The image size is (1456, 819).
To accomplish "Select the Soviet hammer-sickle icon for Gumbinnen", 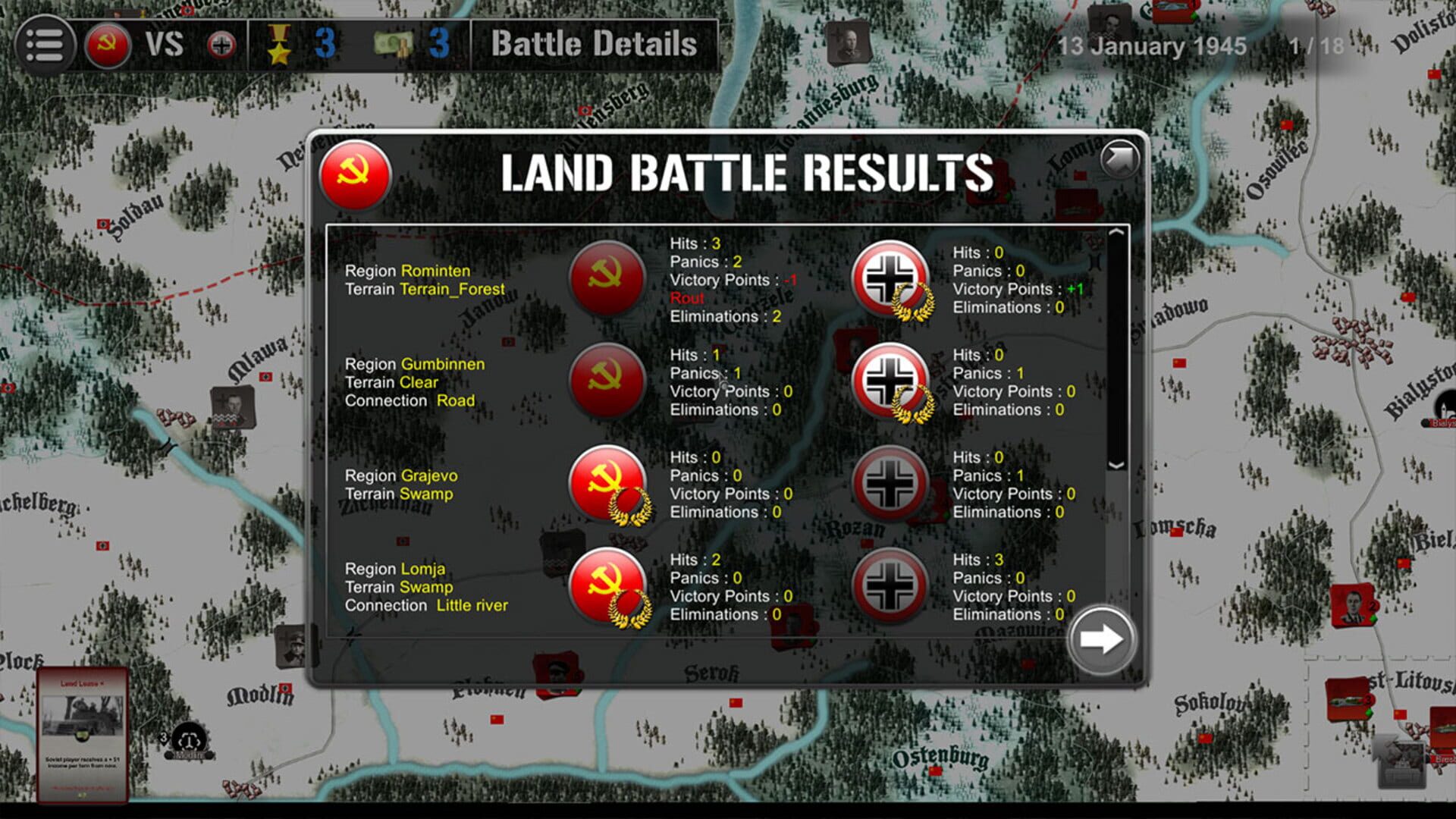I will 607,381.
